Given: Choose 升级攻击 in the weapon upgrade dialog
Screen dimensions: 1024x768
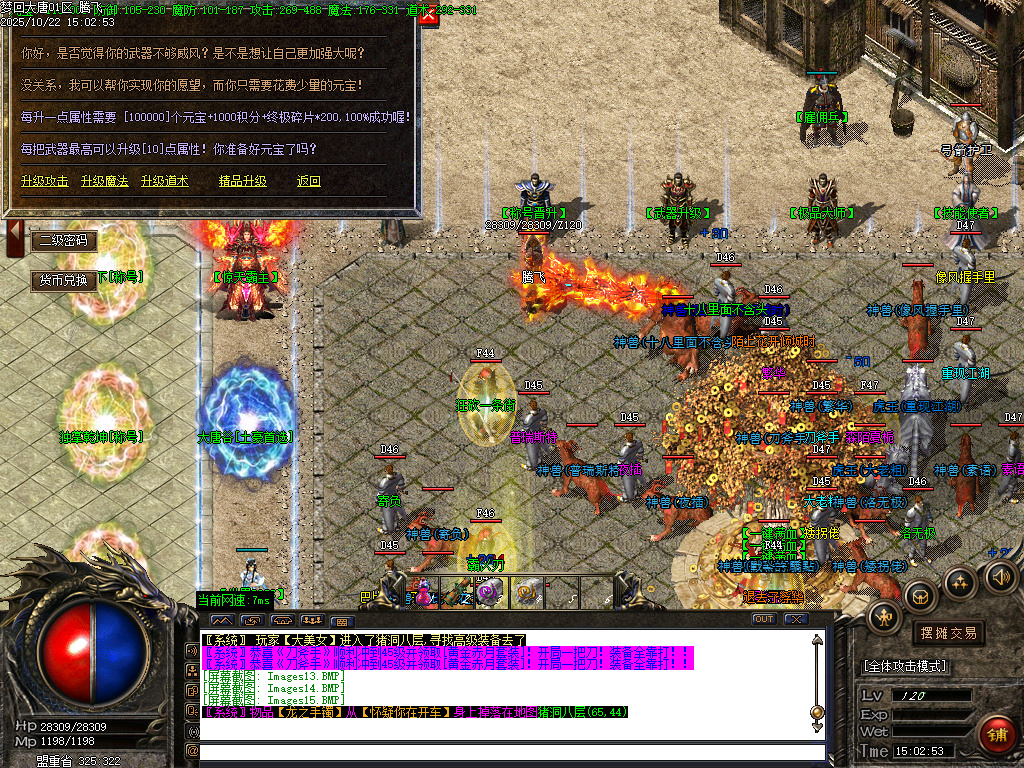Looking at the screenshot, I should 45,181.
